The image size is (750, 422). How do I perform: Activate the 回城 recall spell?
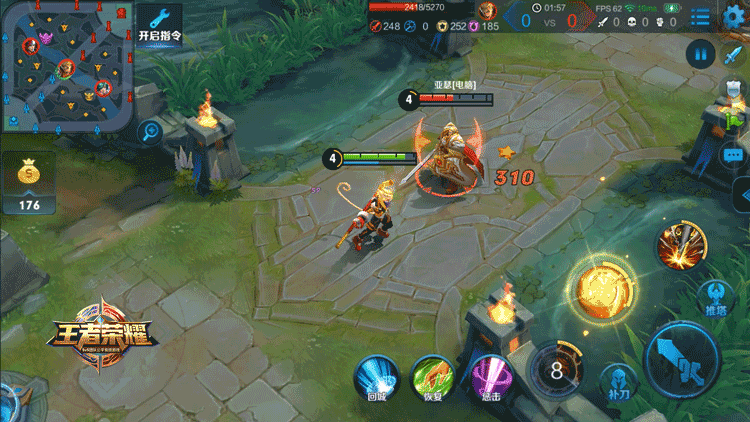pyautogui.click(x=376, y=376)
